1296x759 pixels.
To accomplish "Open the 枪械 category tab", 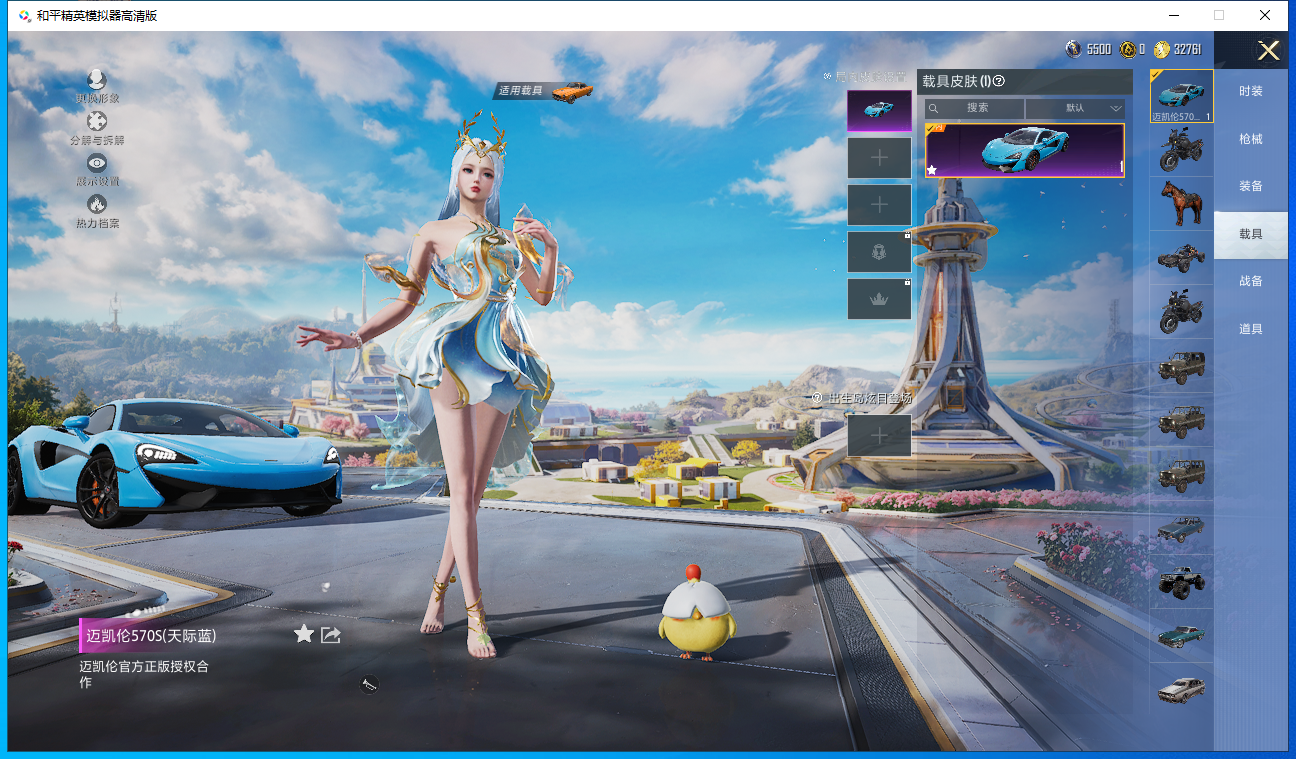I will click(x=1250, y=139).
